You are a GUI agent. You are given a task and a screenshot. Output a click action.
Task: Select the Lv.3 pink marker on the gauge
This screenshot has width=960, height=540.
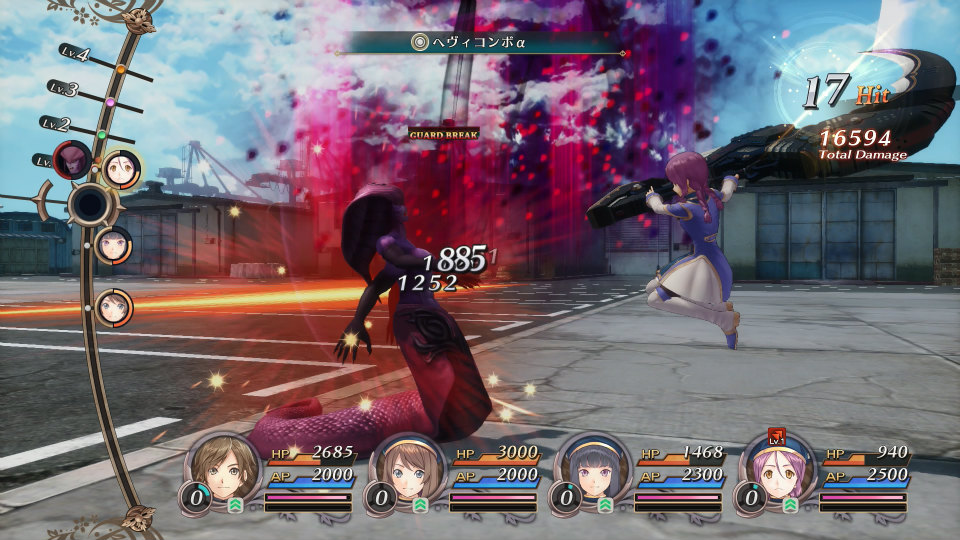110,102
